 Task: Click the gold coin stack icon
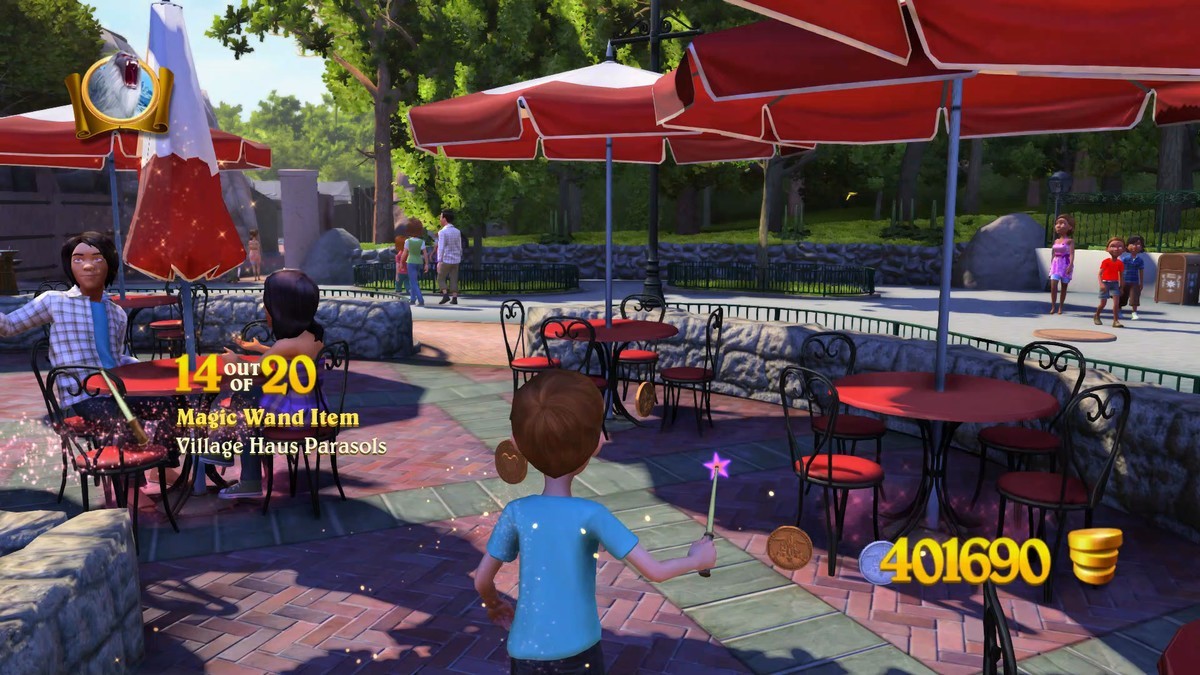pyautogui.click(x=1094, y=555)
